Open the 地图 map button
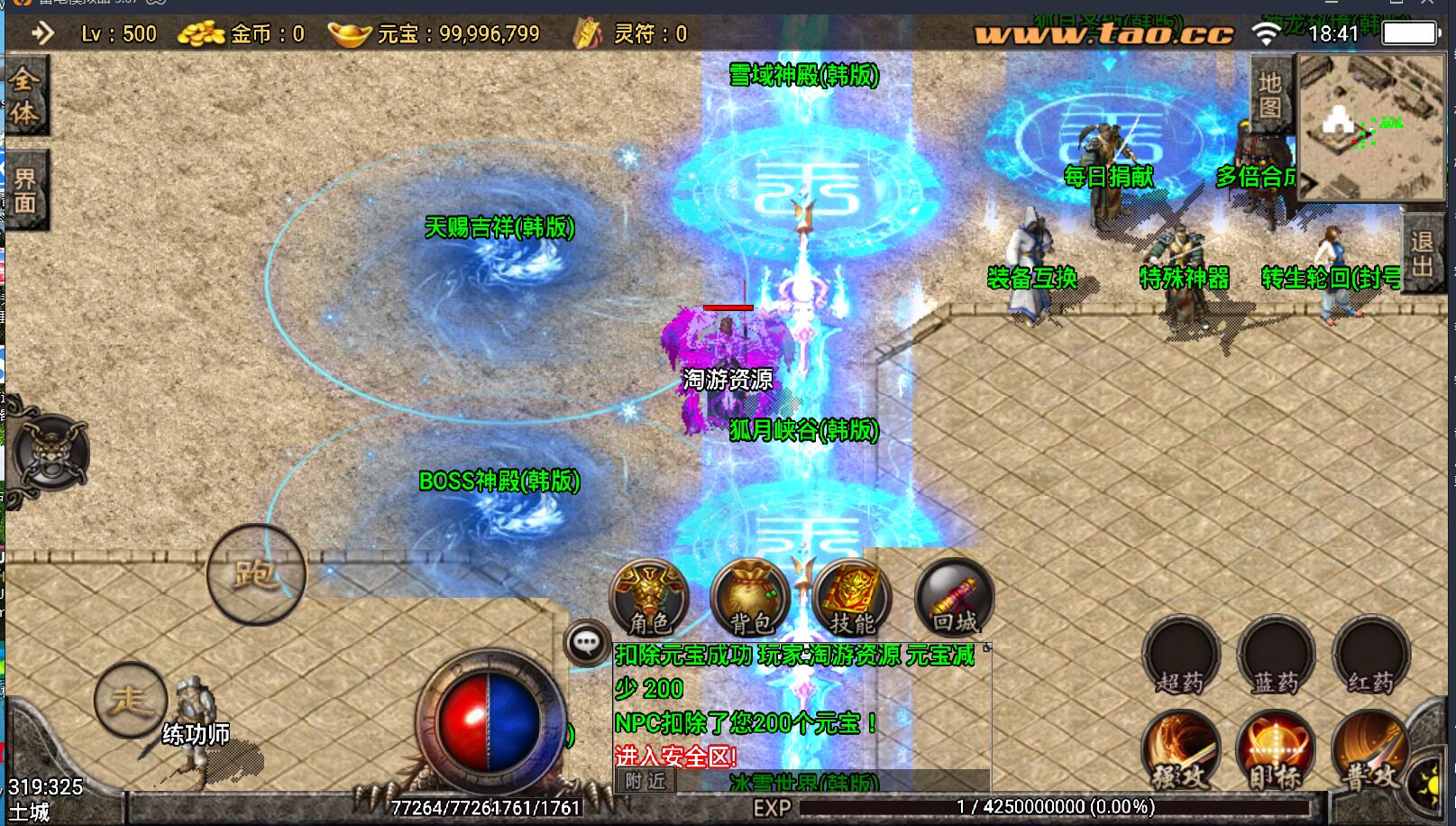The image size is (1456, 826). [x=1270, y=95]
